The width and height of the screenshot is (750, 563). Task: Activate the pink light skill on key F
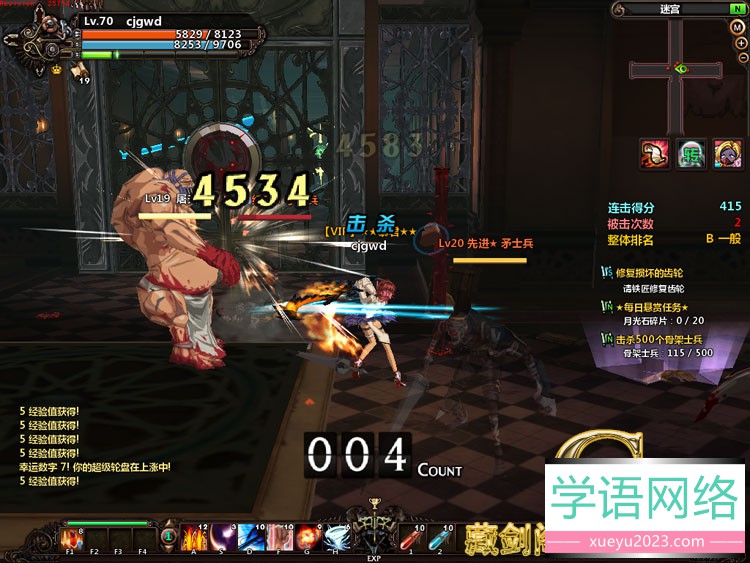(277, 537)
